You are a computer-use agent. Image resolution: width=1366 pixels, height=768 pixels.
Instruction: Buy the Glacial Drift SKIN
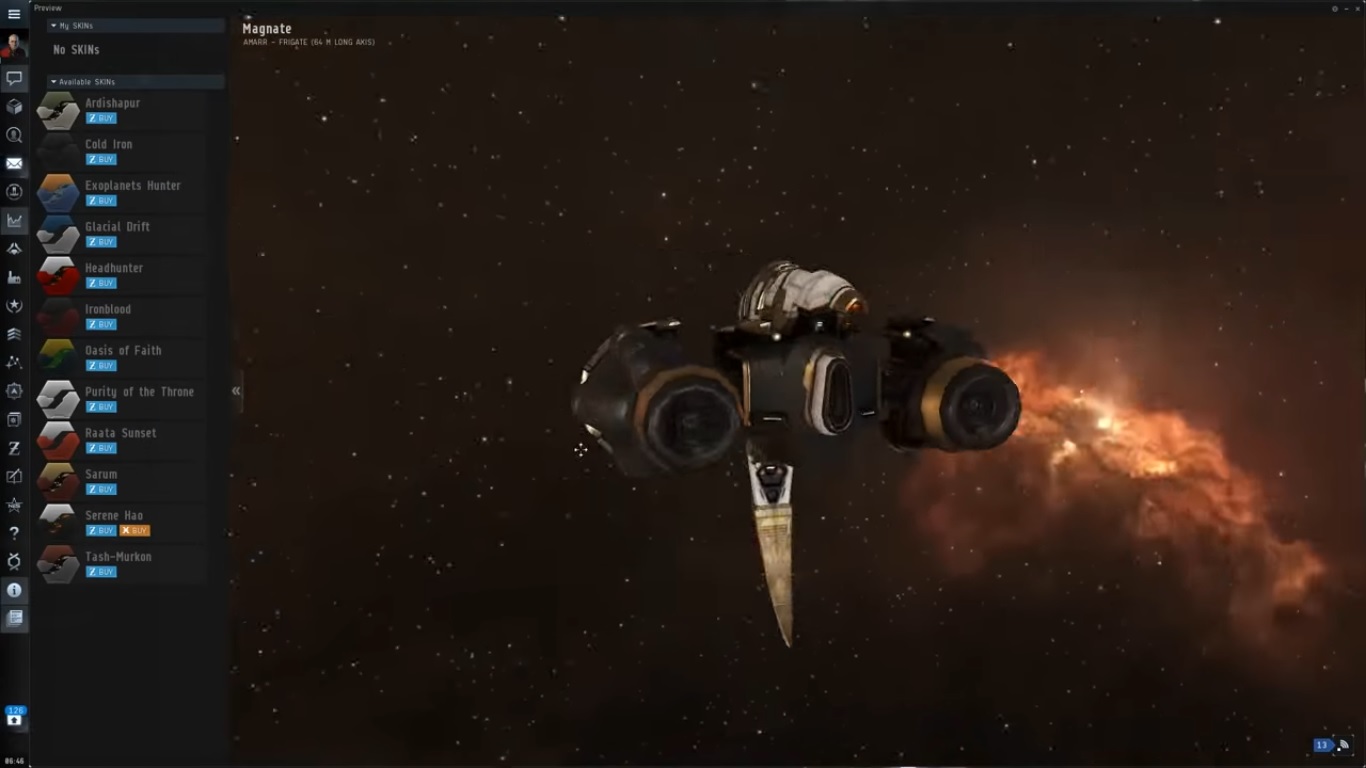[101, 242]
